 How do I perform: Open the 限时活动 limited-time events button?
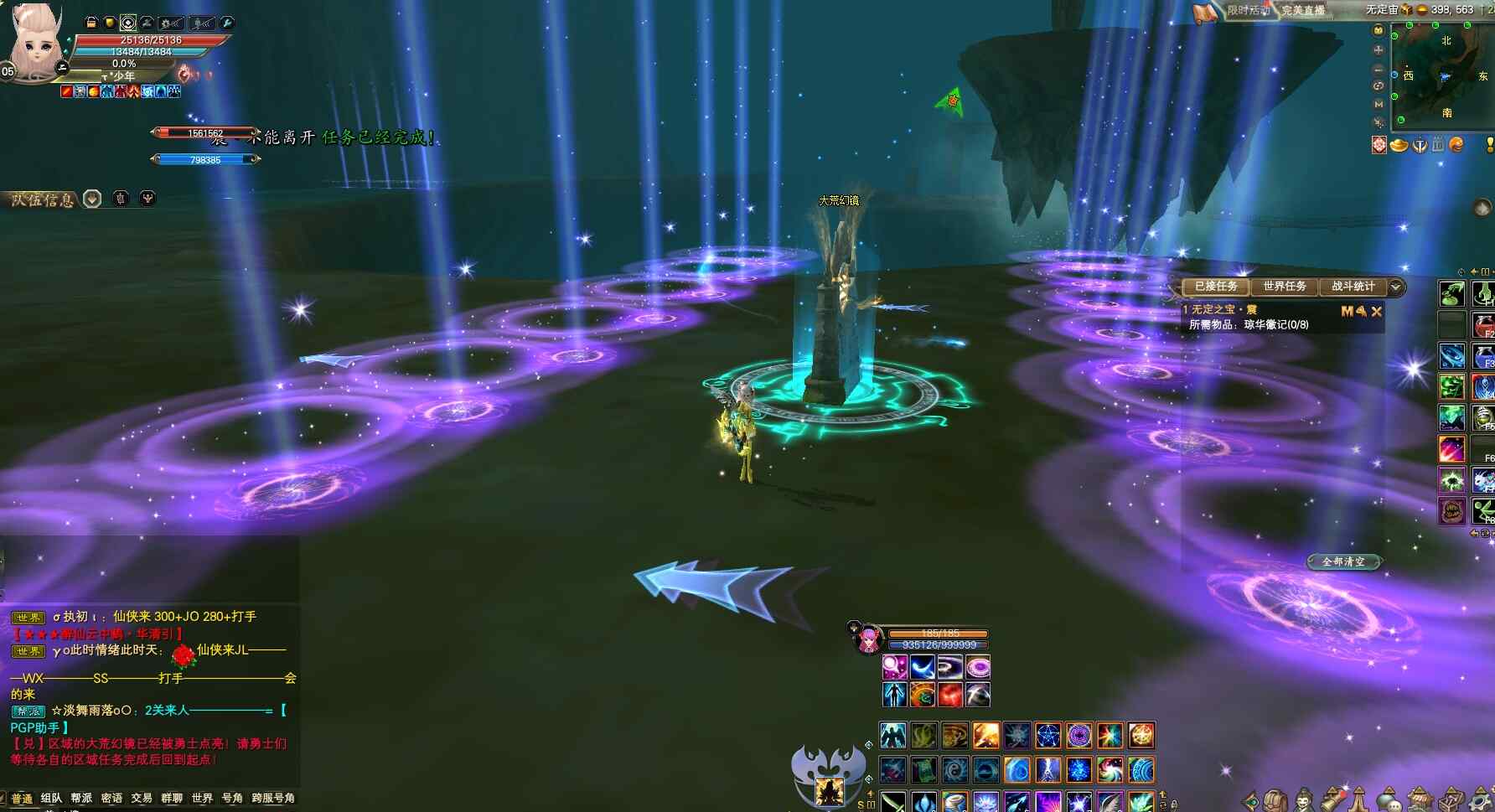click(1246, 10)
